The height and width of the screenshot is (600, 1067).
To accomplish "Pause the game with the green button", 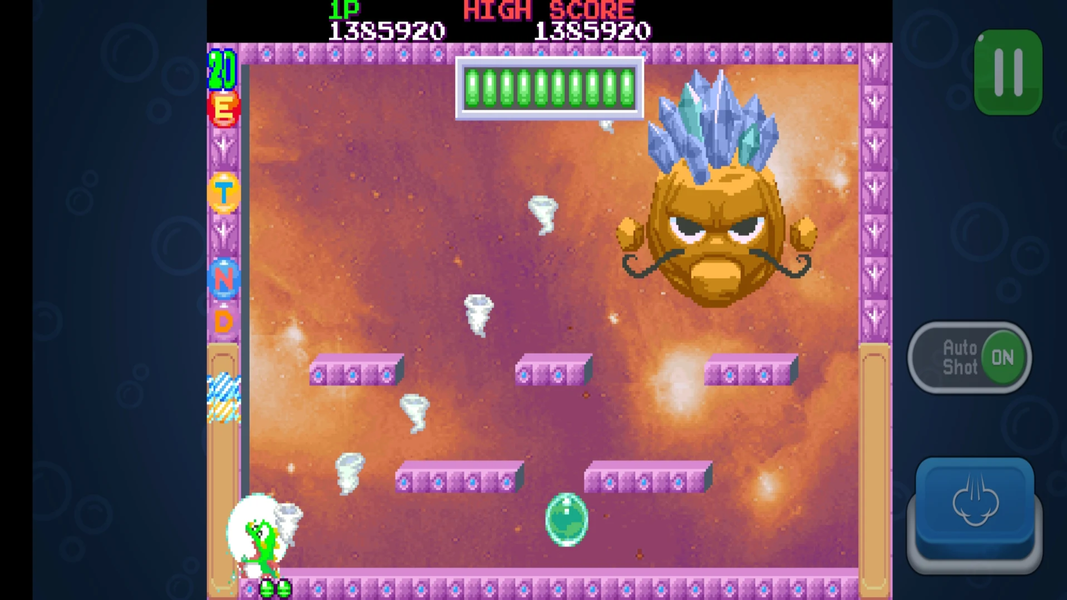I will [1008, 72].
